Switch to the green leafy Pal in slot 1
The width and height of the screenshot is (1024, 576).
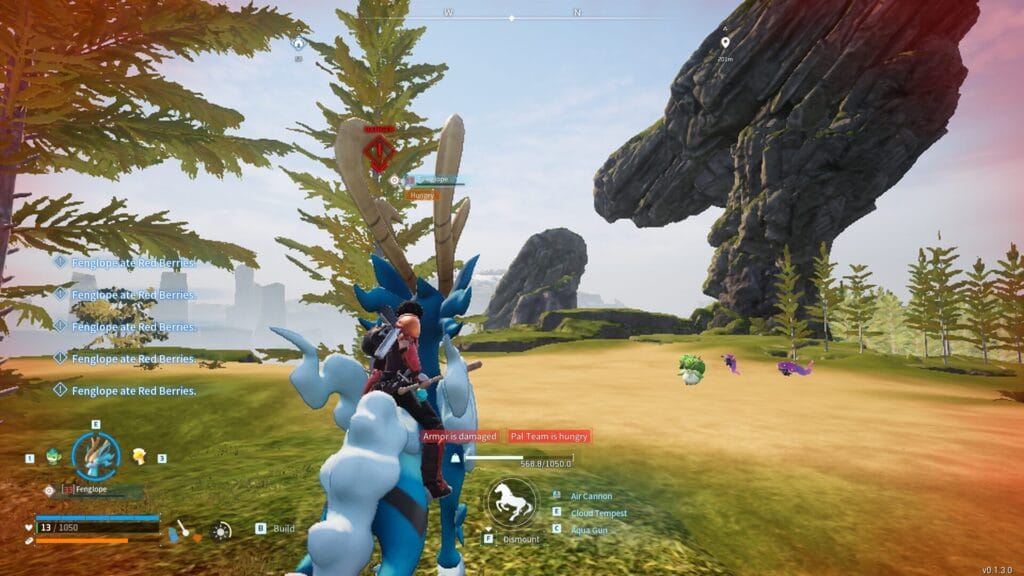(x=53, y=457)
